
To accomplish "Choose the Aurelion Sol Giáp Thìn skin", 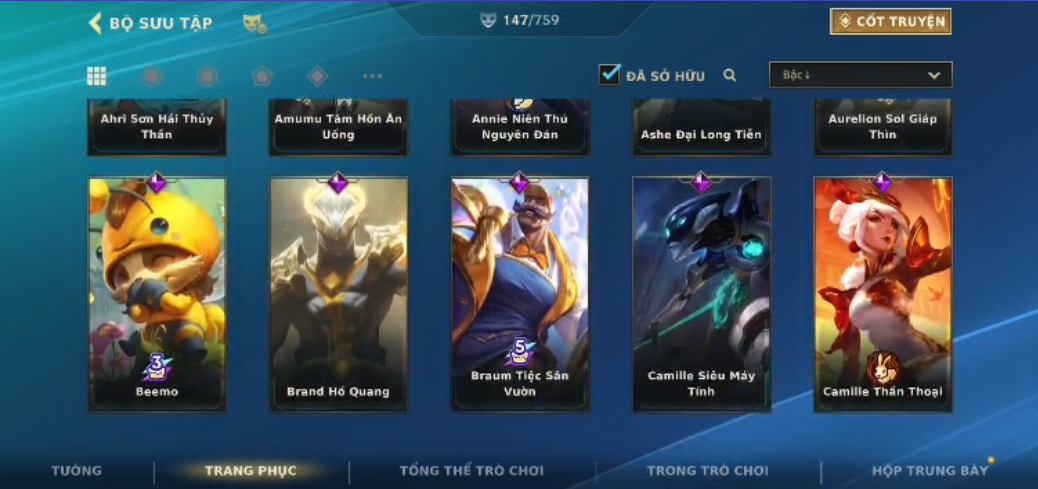I will pos(882,127).
